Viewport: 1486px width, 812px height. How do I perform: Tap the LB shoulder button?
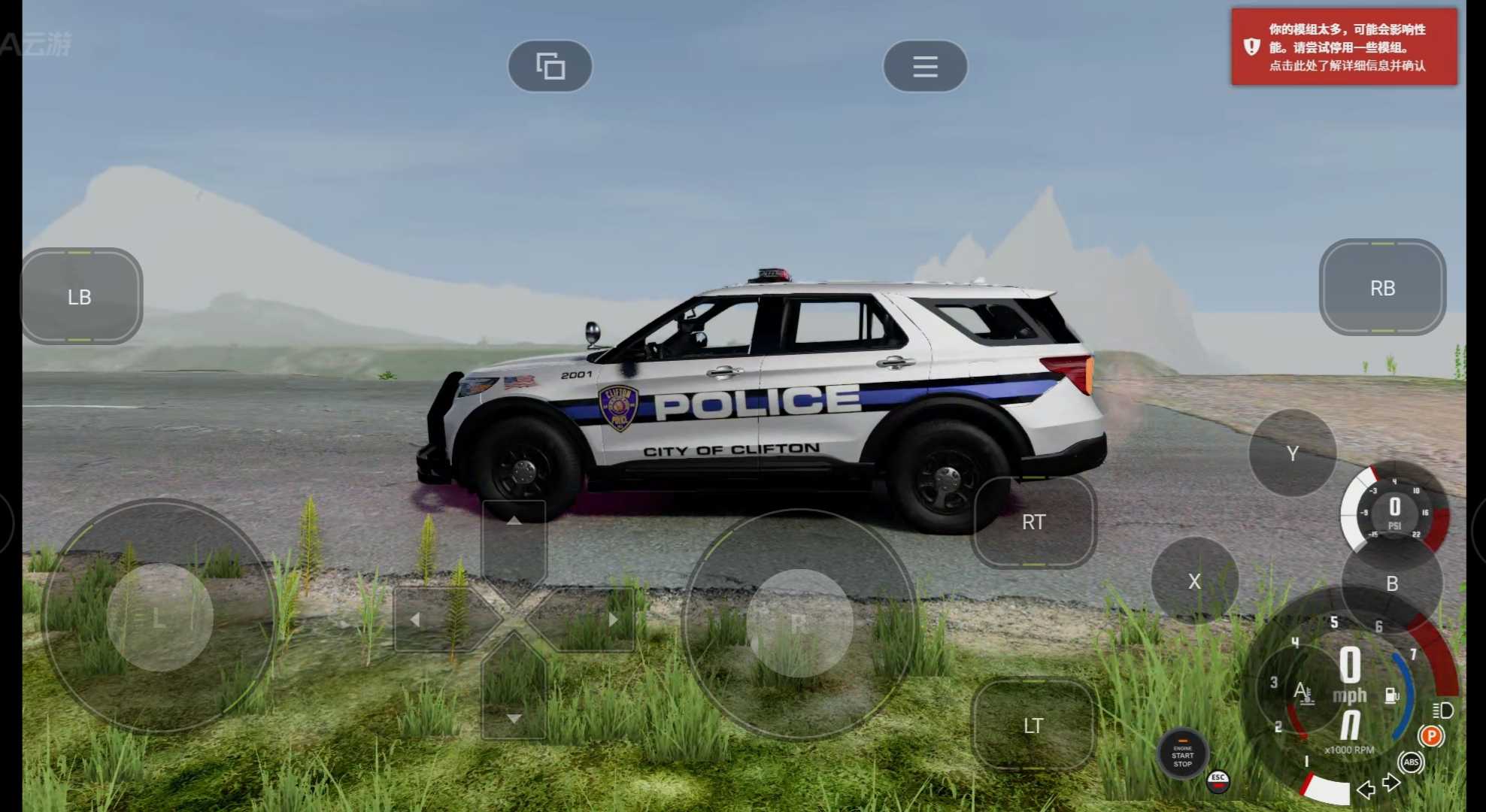pos(81,296)
